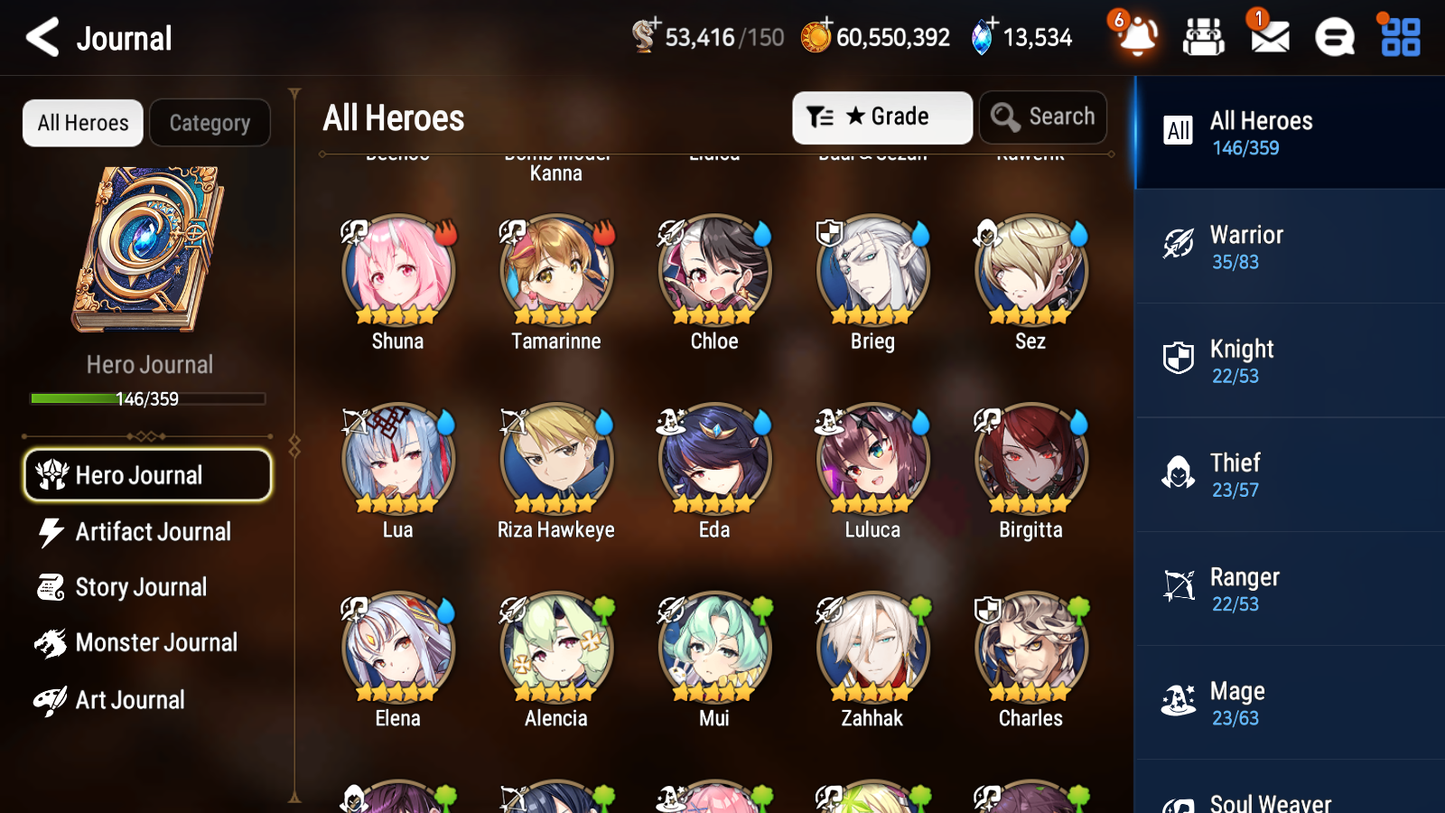Viewport: 1445px width, 813px height.
Task: Filter heroes by Mage class
Action: (1289, 701)
